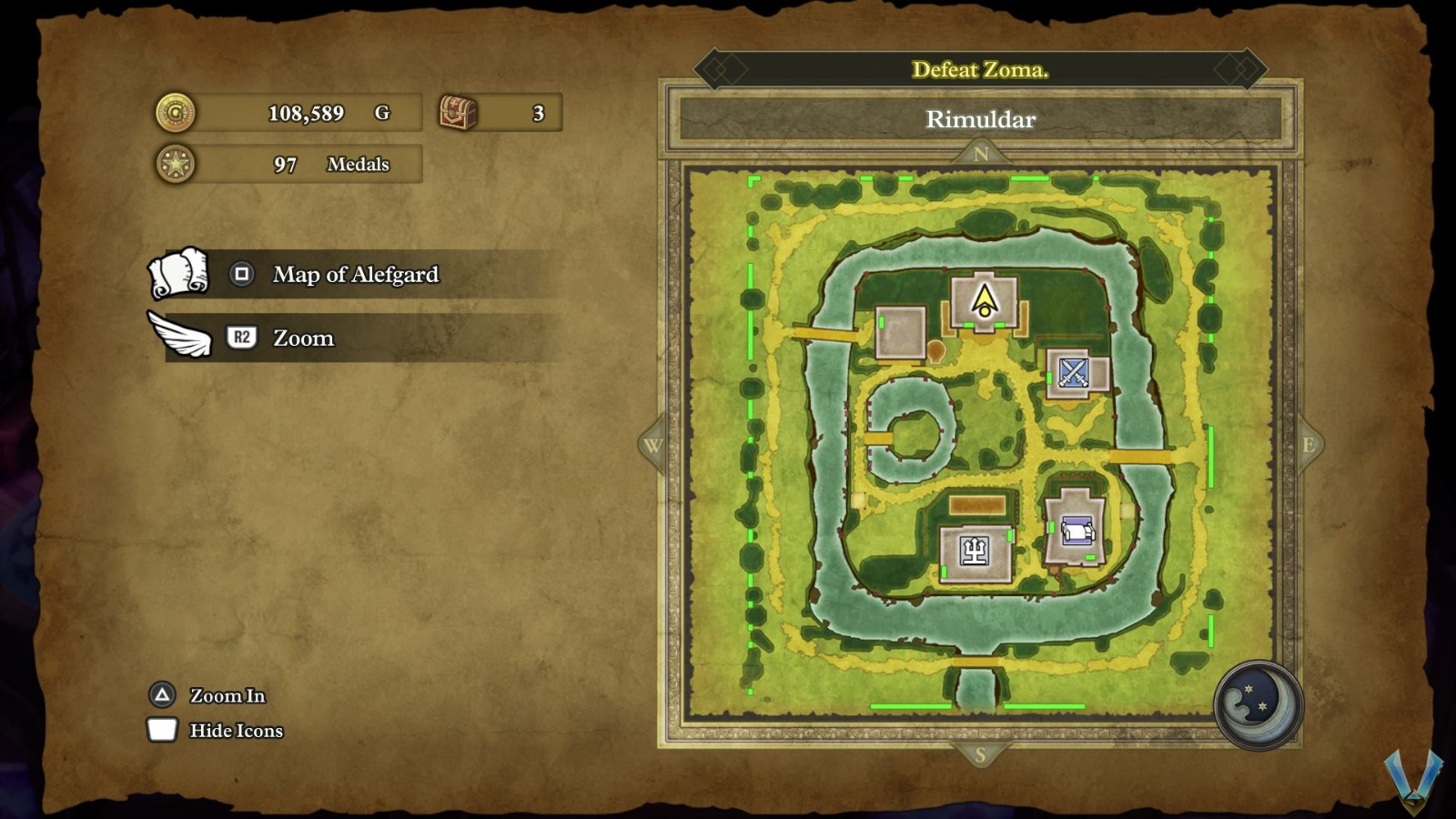Select the bed icon marking the inn
The height and width of the screenshot is (819, 1456).
click(1077, 530)
